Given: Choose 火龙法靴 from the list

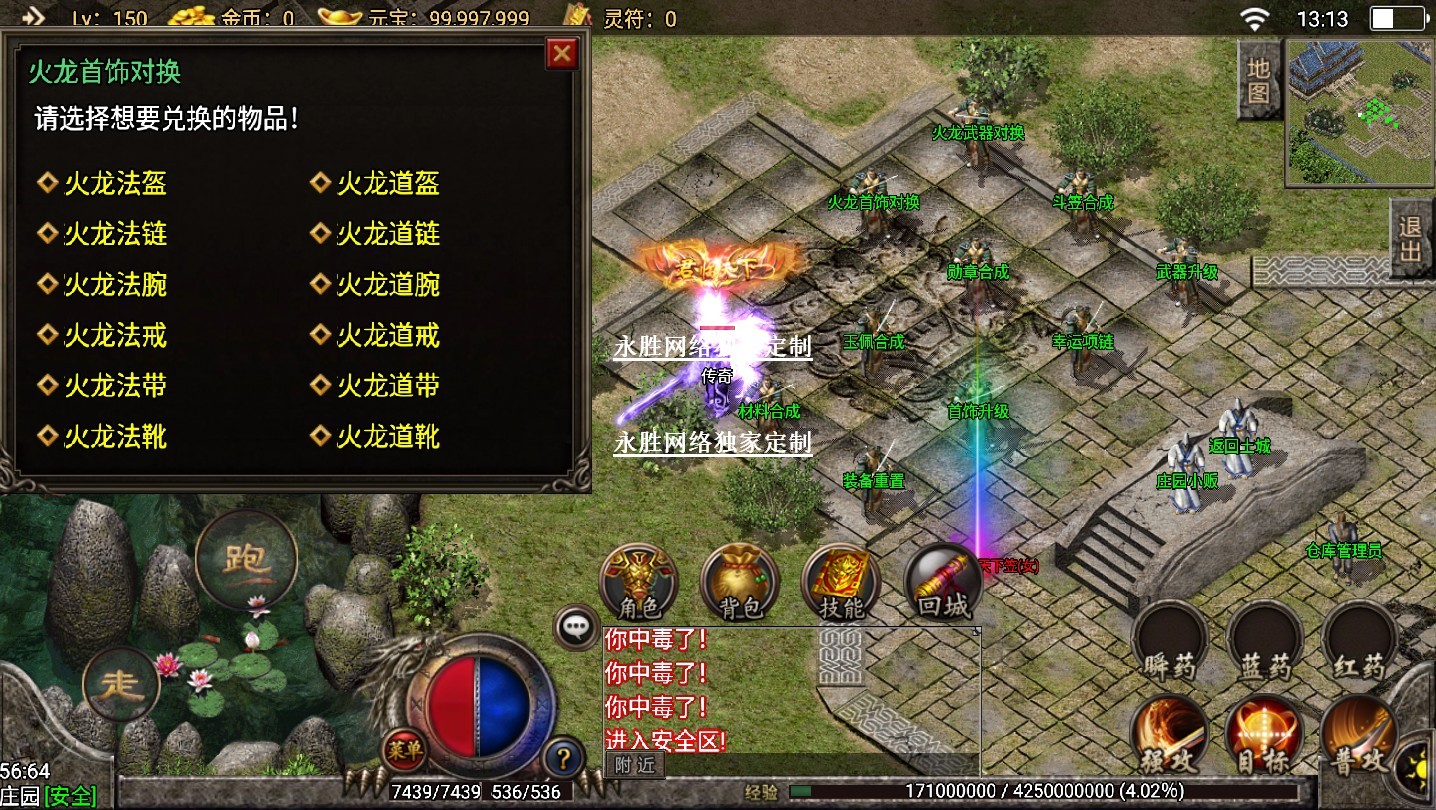Looking at the screenshot, I should coord(115,437).
